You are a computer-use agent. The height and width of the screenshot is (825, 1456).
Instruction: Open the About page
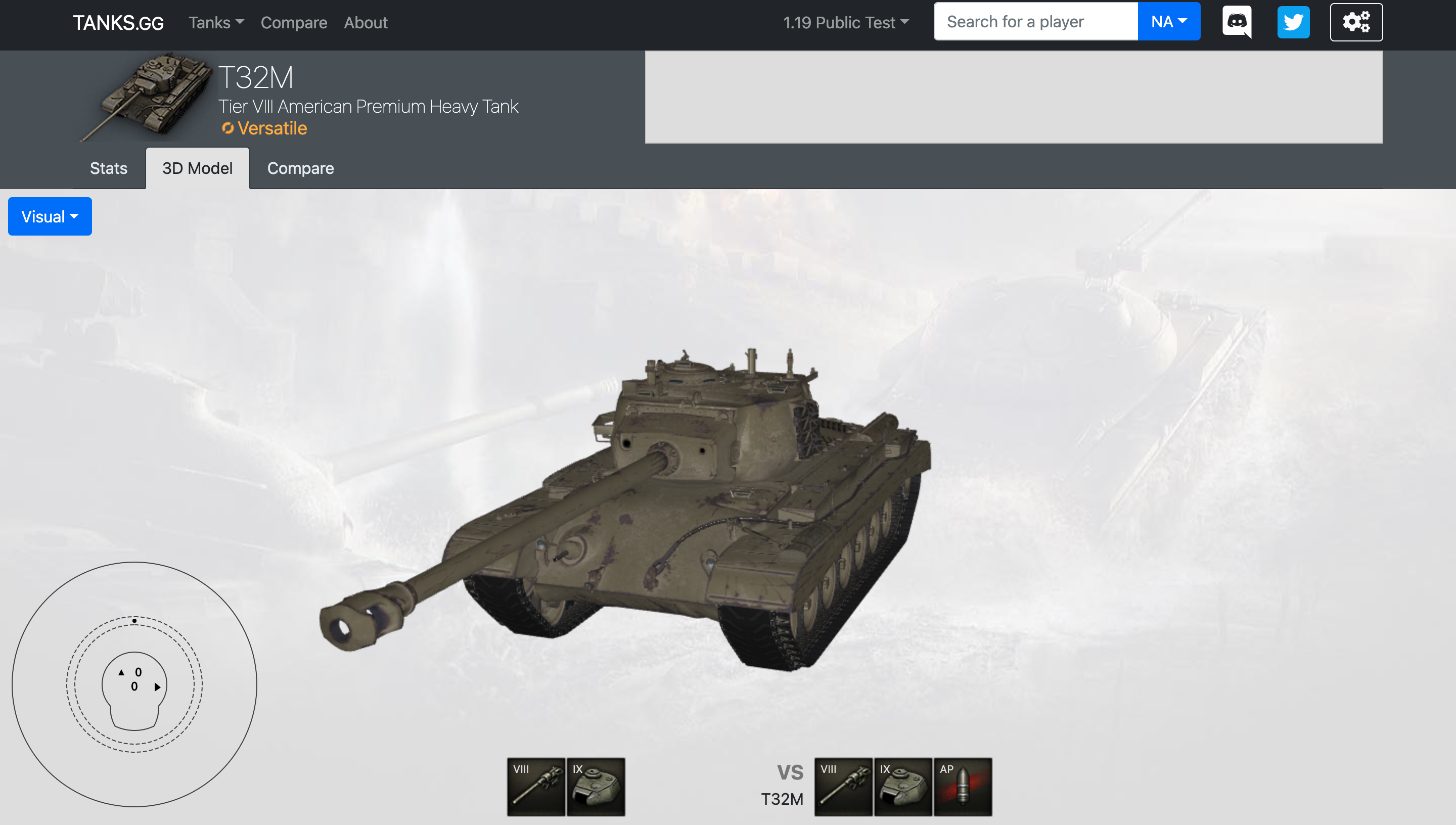pyautogui.click(x=366, y=23)
